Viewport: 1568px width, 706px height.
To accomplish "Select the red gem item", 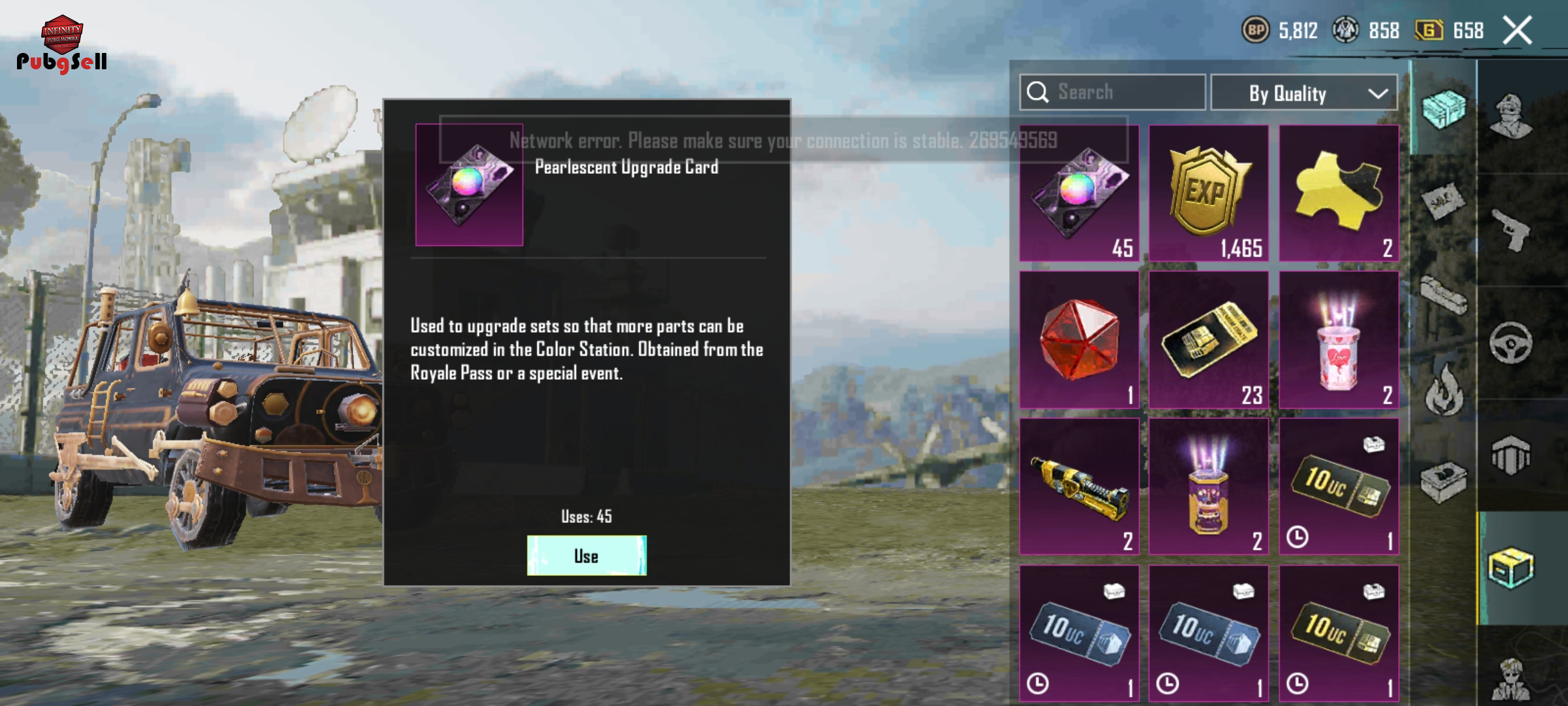I will click(x=1079, y=340).
